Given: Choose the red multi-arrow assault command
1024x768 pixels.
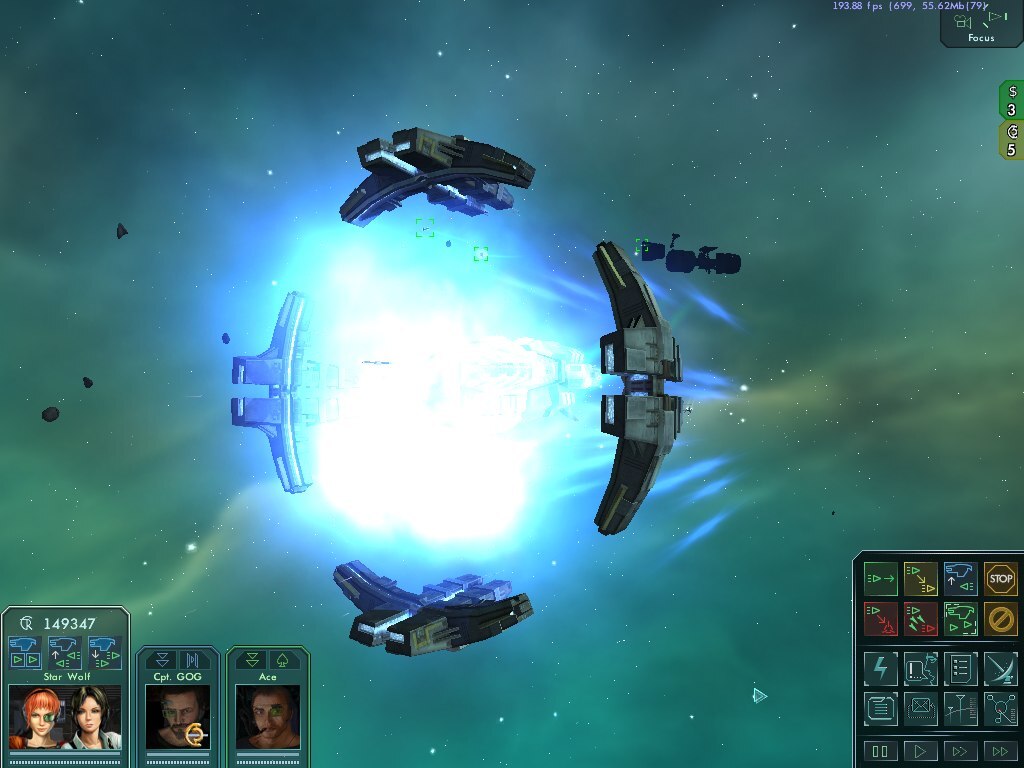Looking at the screenshot, I should [920, 619].
